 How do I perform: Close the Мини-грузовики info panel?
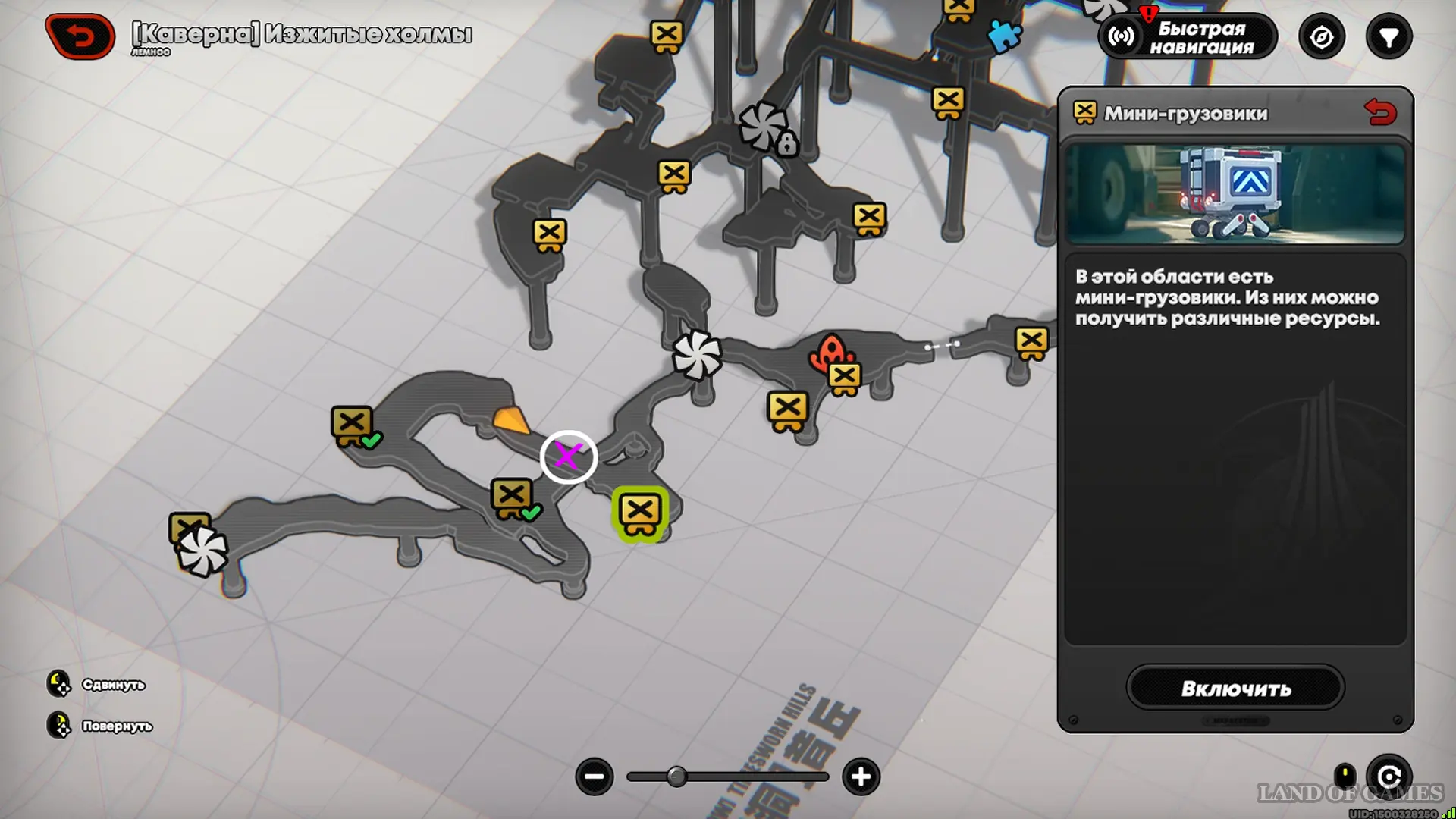coord(1379,113)
